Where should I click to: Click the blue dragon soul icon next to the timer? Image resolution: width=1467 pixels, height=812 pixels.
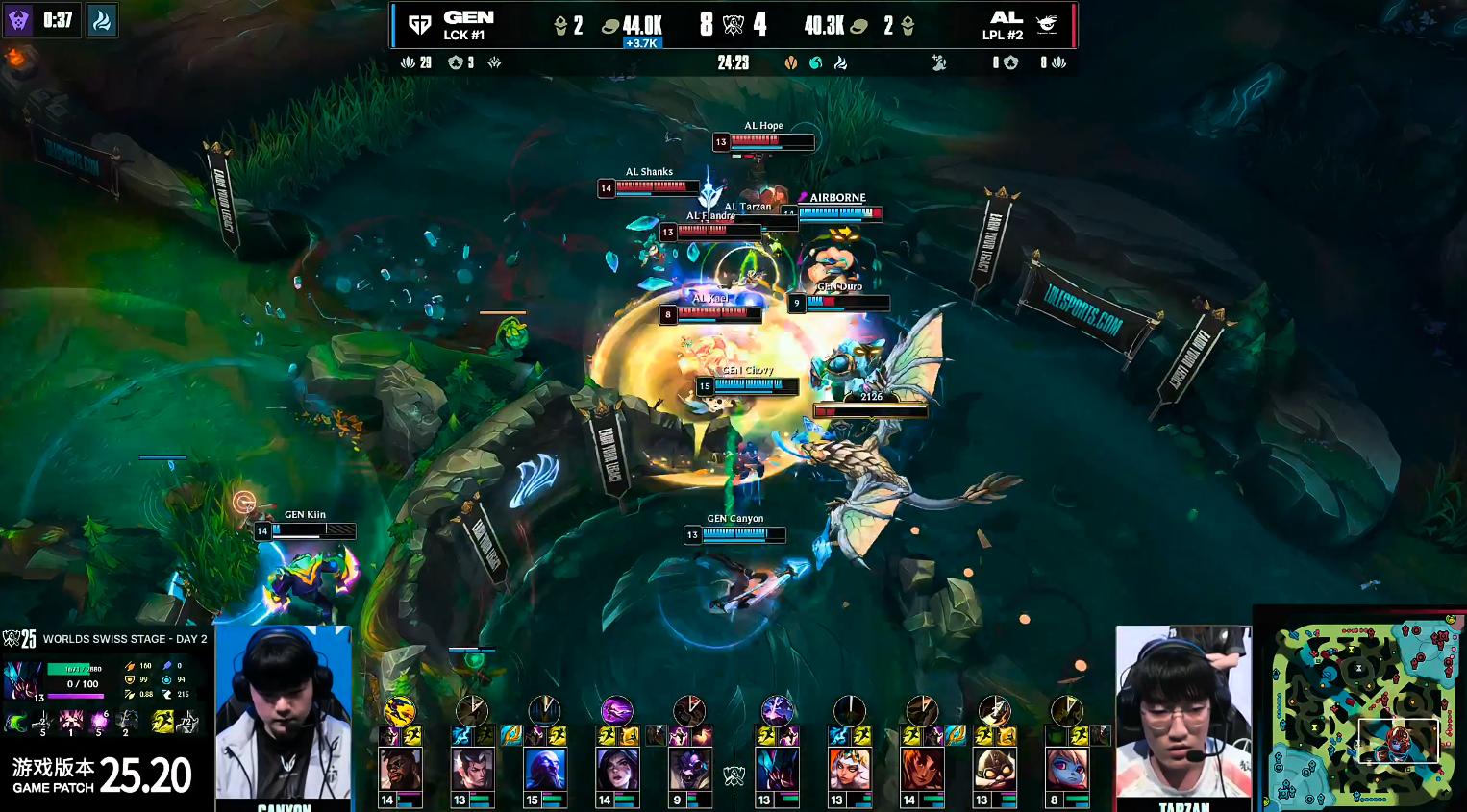point(102,20)
